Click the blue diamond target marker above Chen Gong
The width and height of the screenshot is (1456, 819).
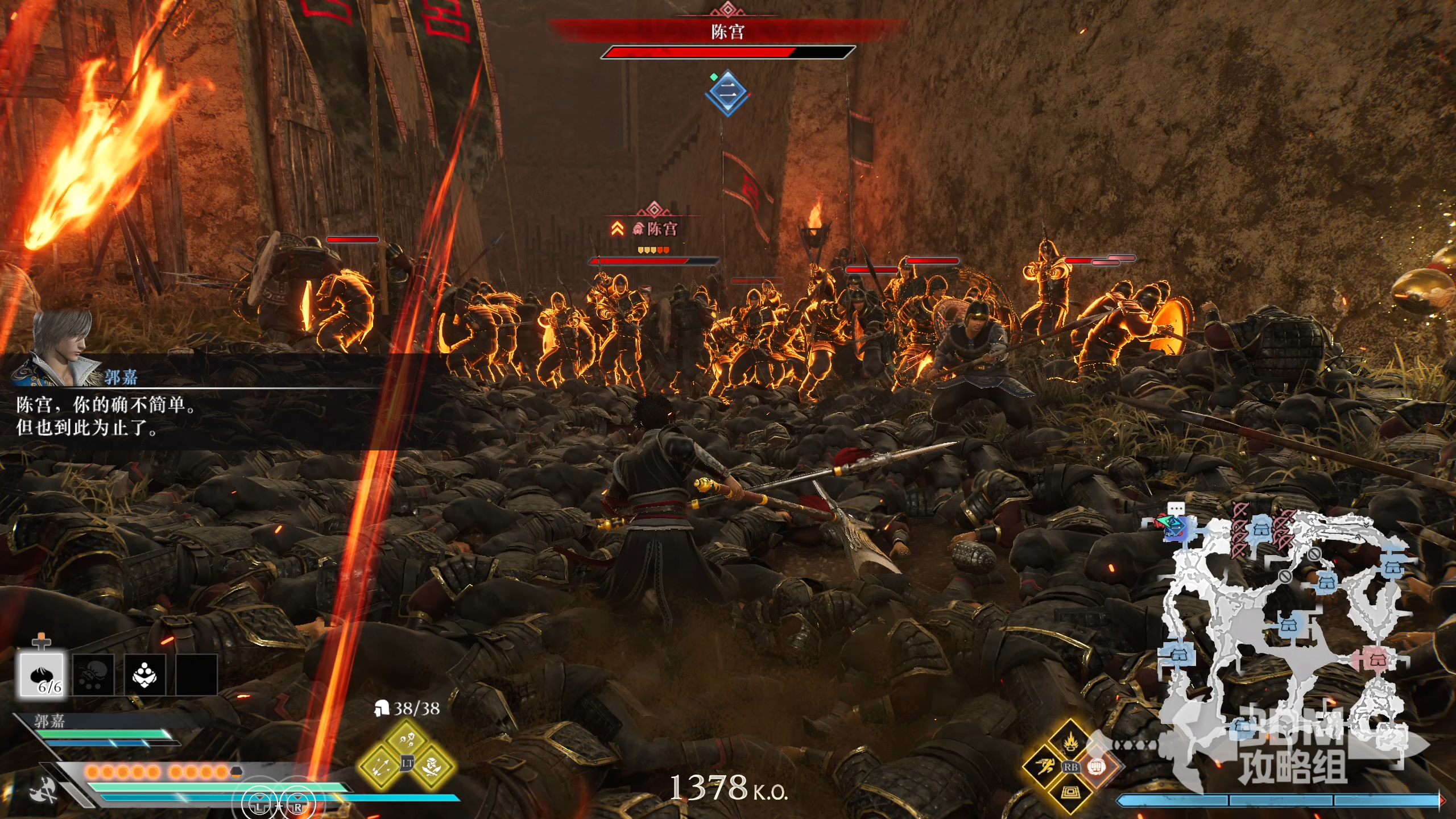(x=727, y=92)
